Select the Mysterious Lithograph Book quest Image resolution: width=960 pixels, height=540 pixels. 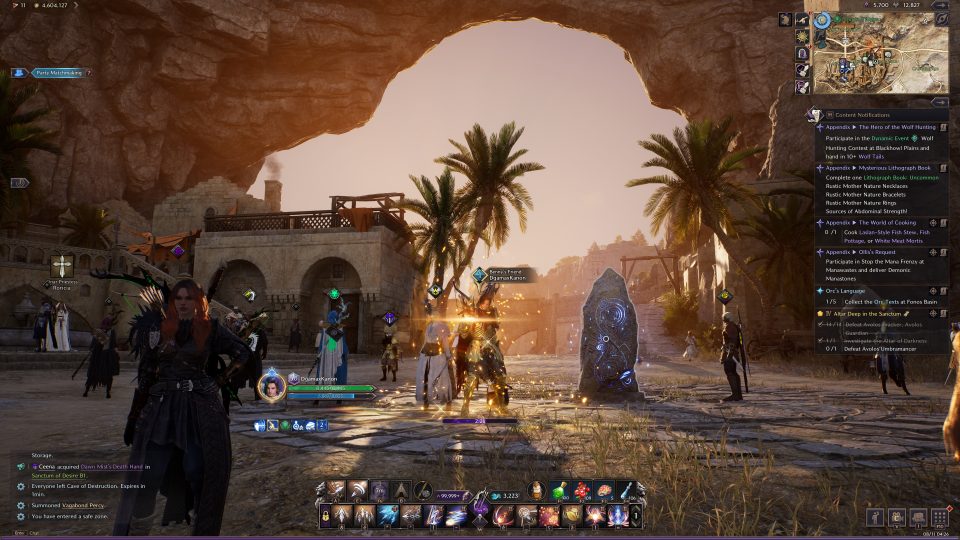879,169
